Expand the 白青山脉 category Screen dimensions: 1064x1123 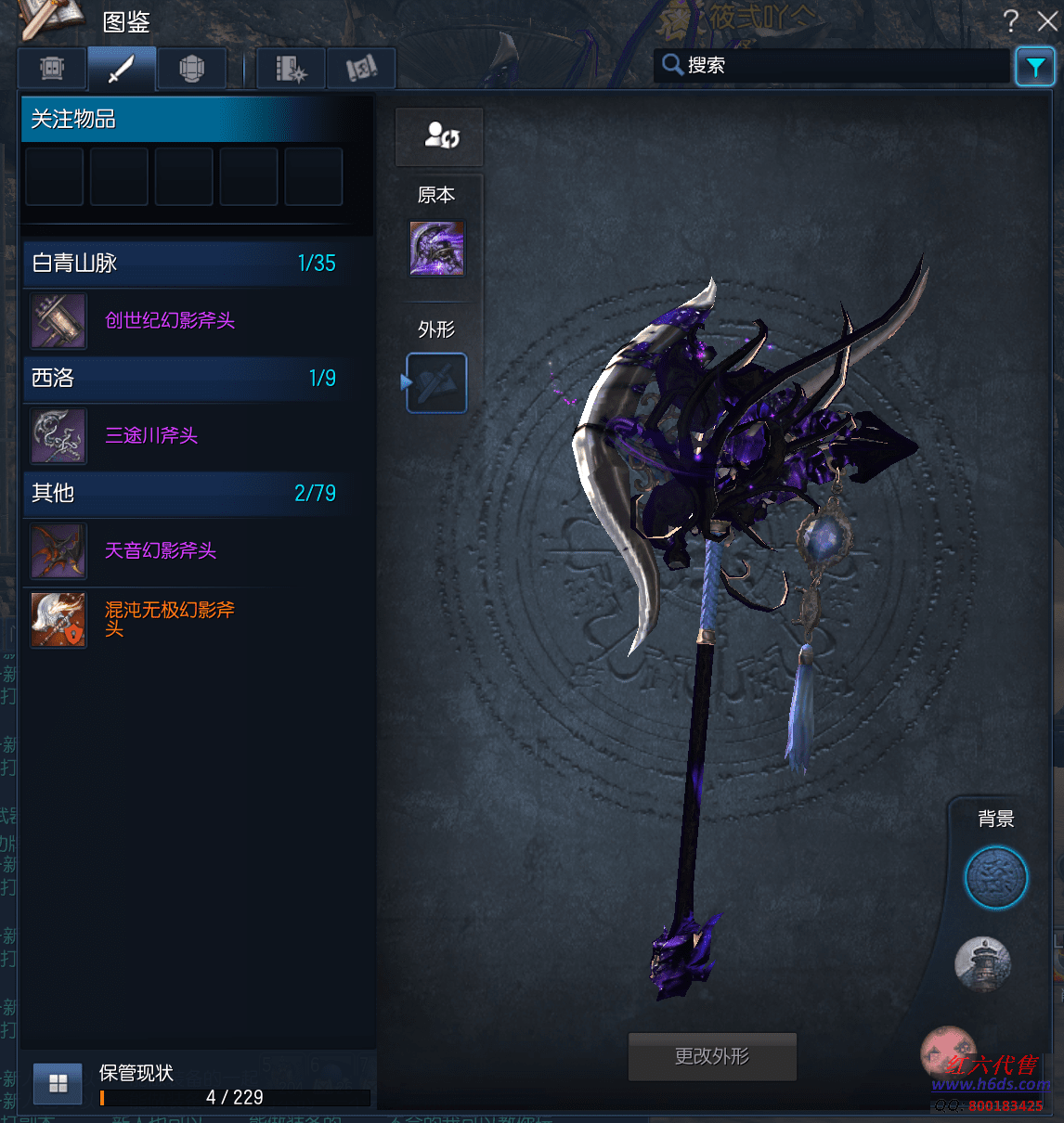(184, 264)
